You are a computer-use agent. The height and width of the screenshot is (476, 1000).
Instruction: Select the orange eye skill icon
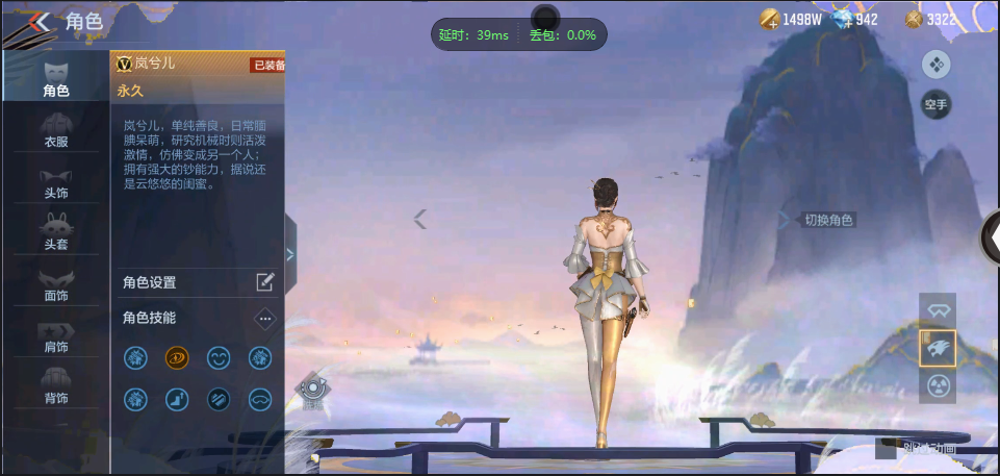(x=177, y=357)
